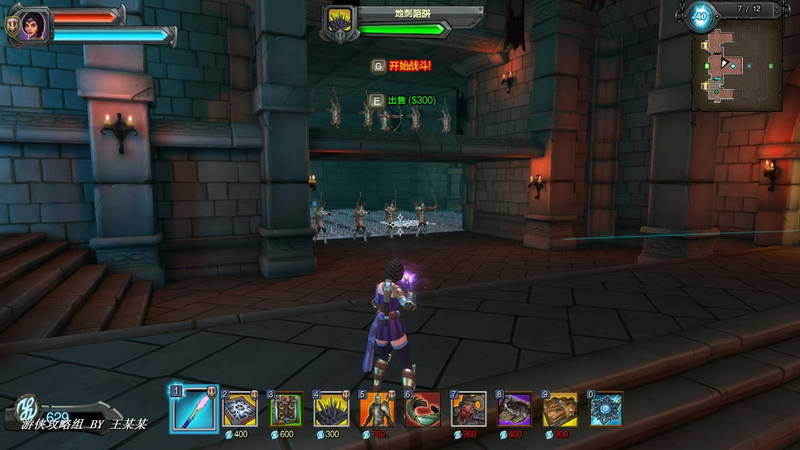This screenshot has height=450, width=800.
Task: Activate the blue frost crystal in slot 0
Action: tap(605, 409)
